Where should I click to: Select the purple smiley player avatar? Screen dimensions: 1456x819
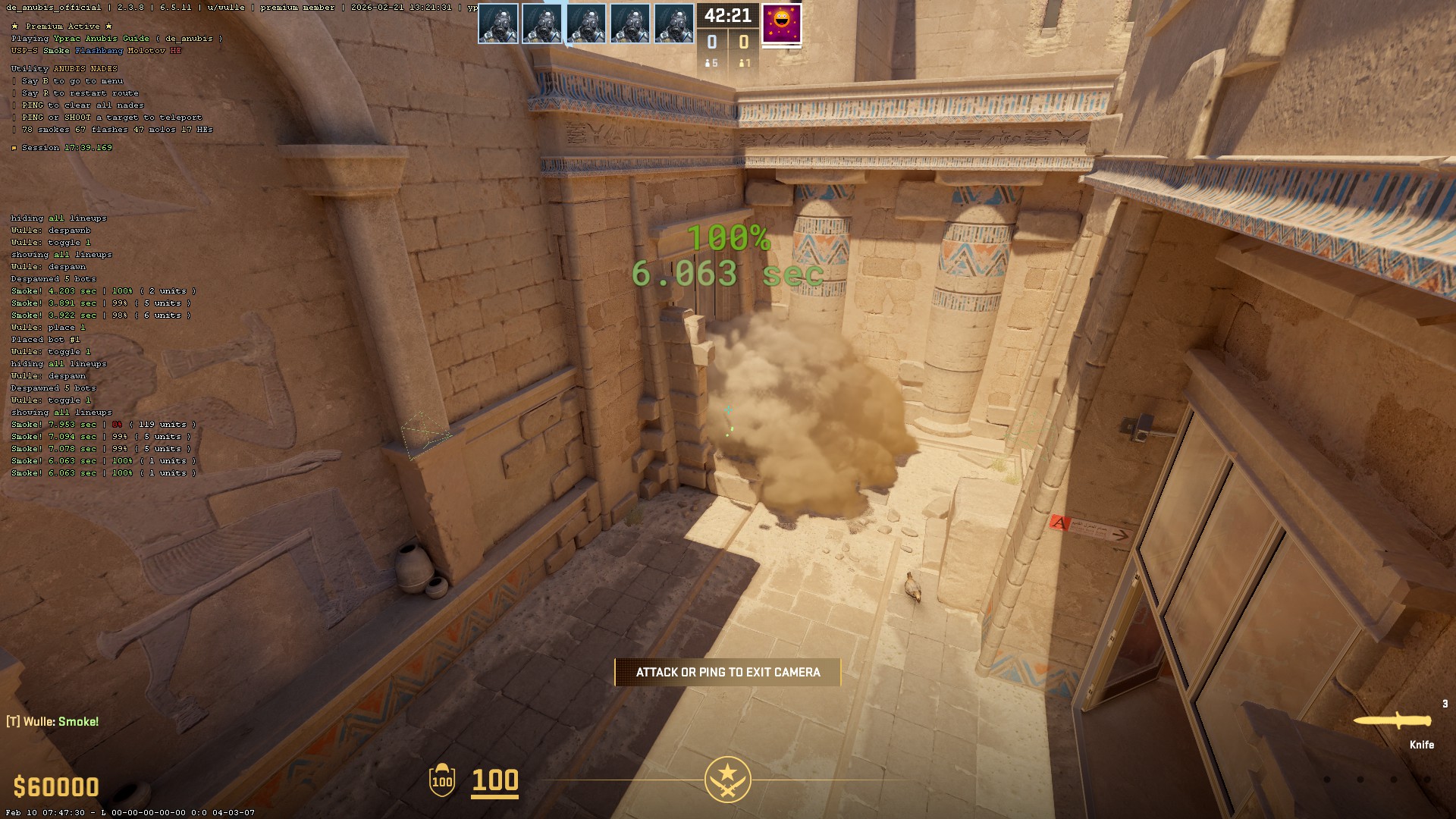click(x=781, y=23)
